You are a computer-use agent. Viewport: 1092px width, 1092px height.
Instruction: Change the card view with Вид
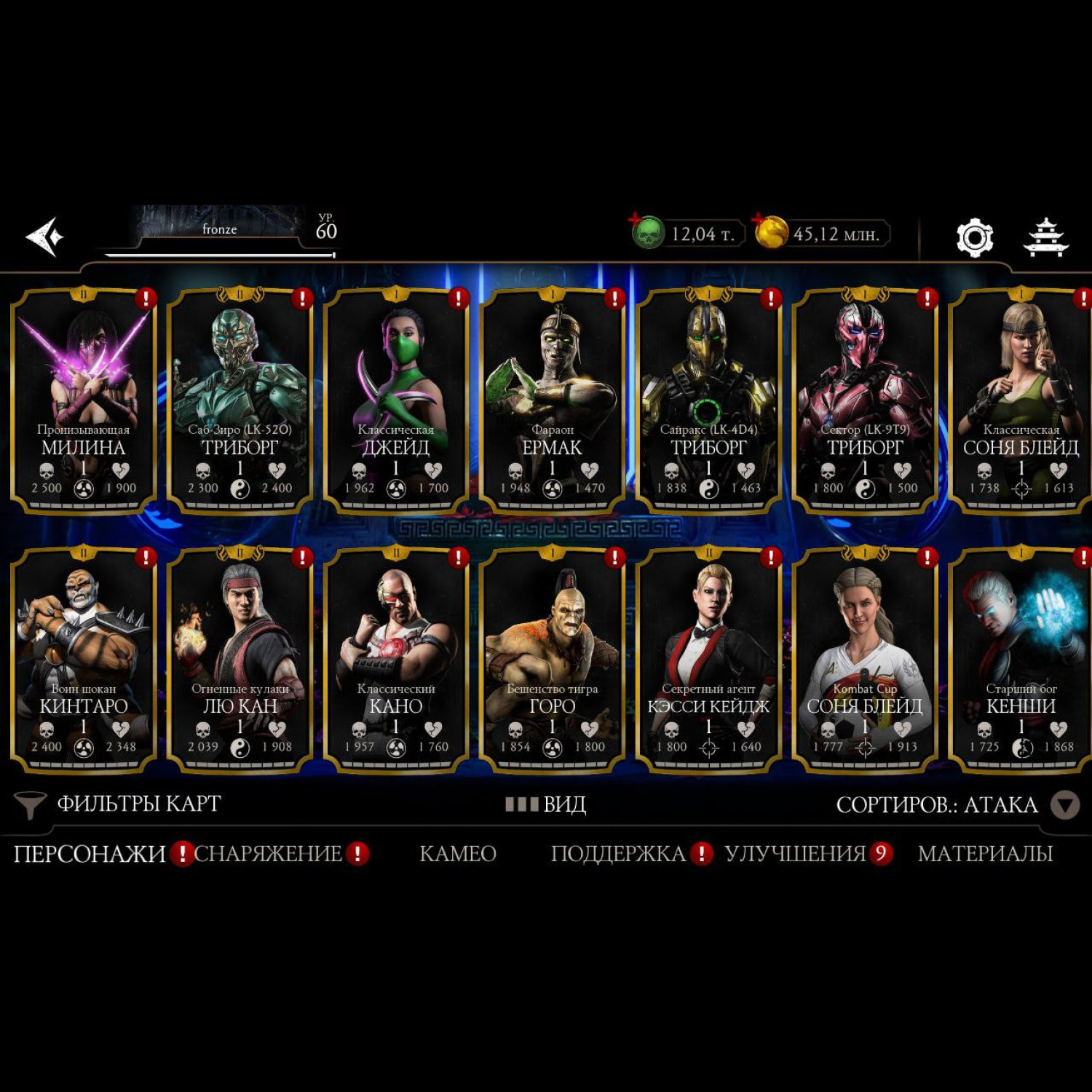546,804
